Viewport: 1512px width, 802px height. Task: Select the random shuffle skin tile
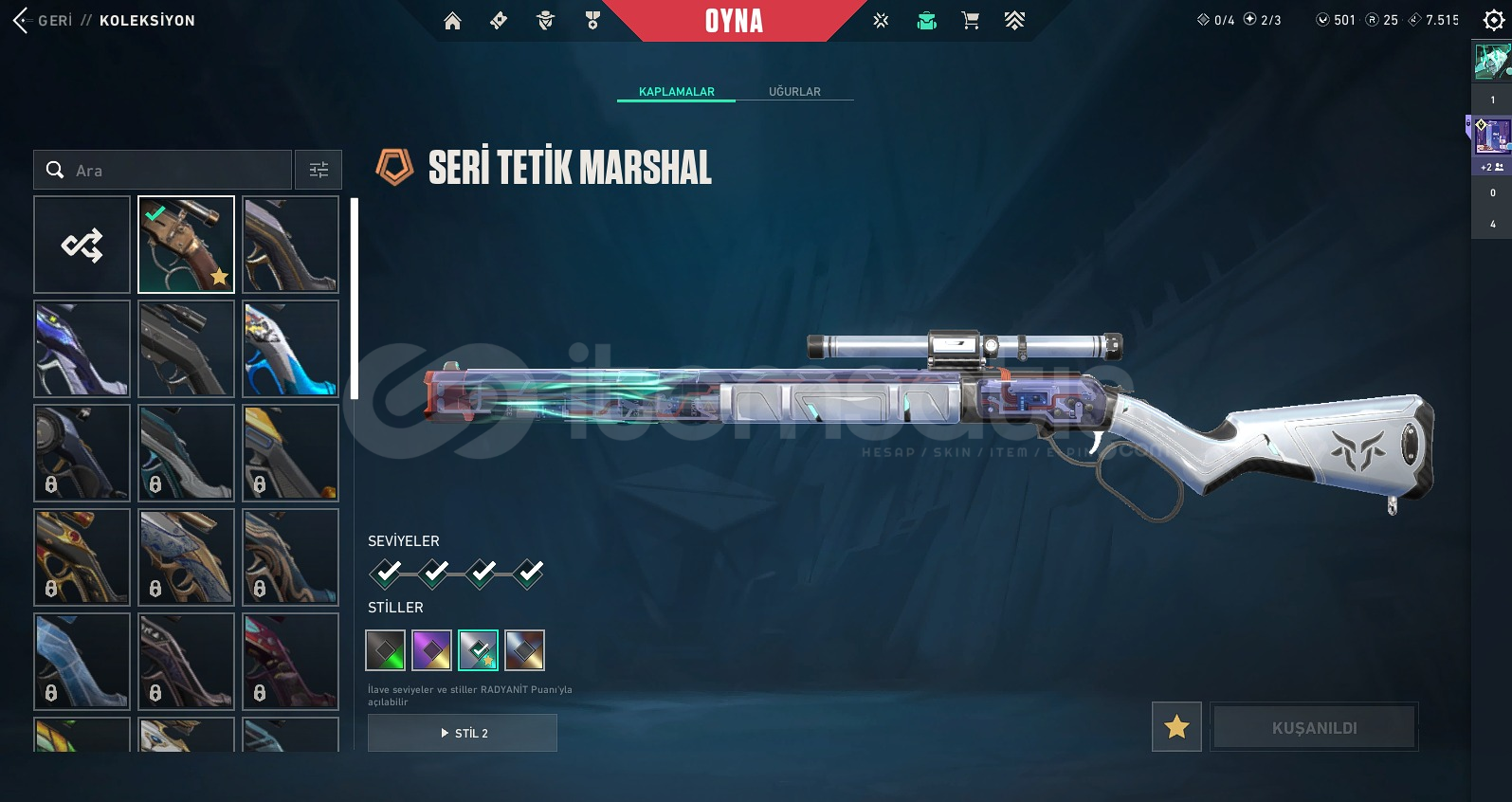click(82, 245)
